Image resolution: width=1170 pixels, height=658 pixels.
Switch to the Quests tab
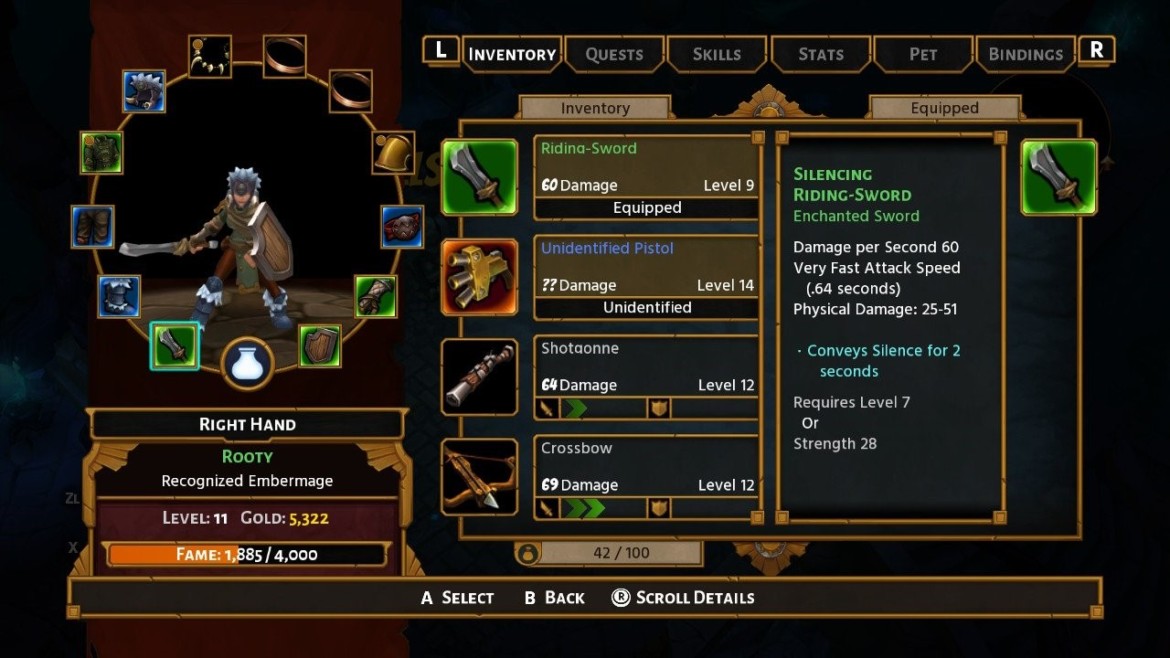(614, 54)
